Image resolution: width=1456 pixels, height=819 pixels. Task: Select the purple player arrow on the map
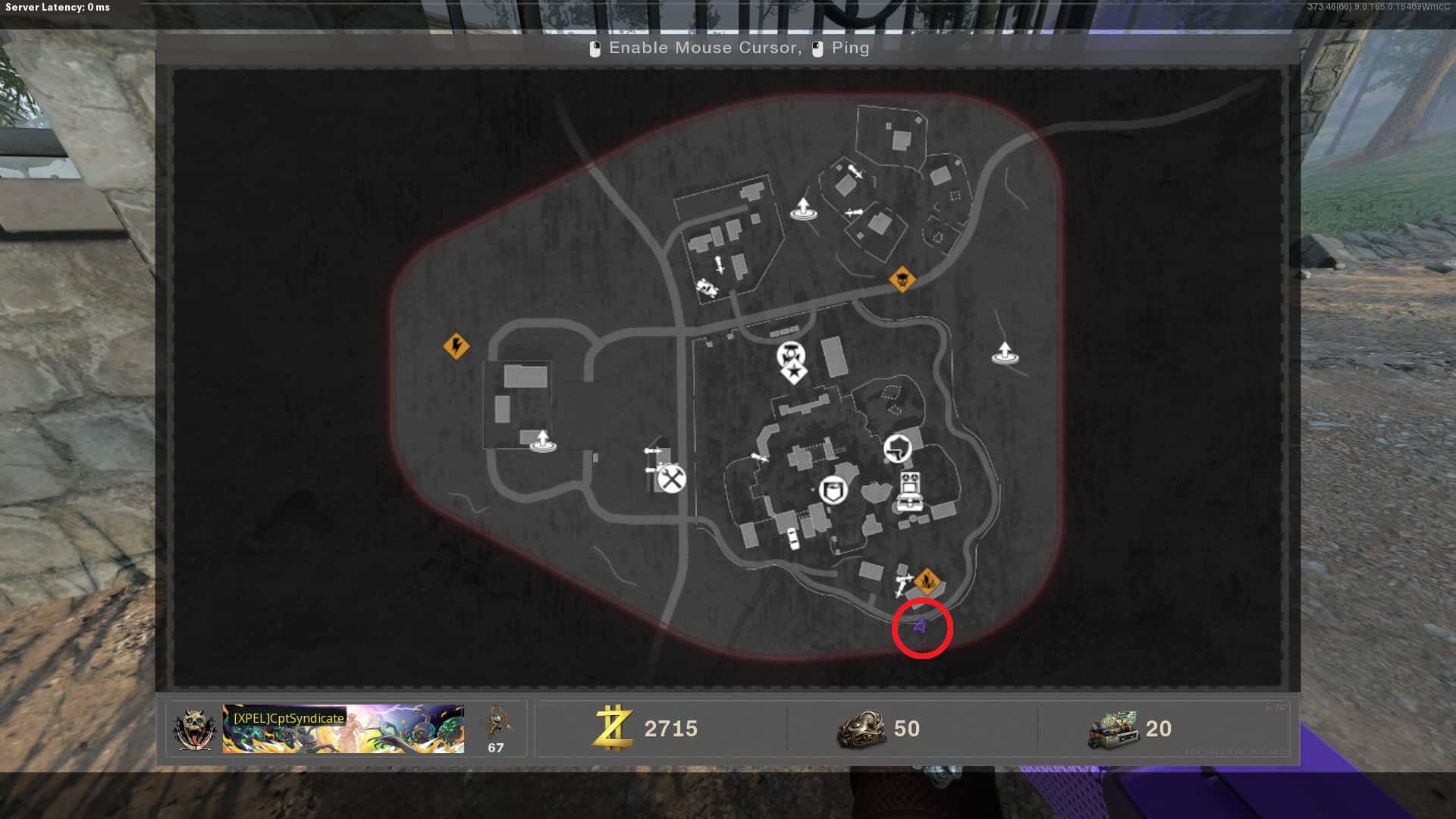[x=921, y=626]
